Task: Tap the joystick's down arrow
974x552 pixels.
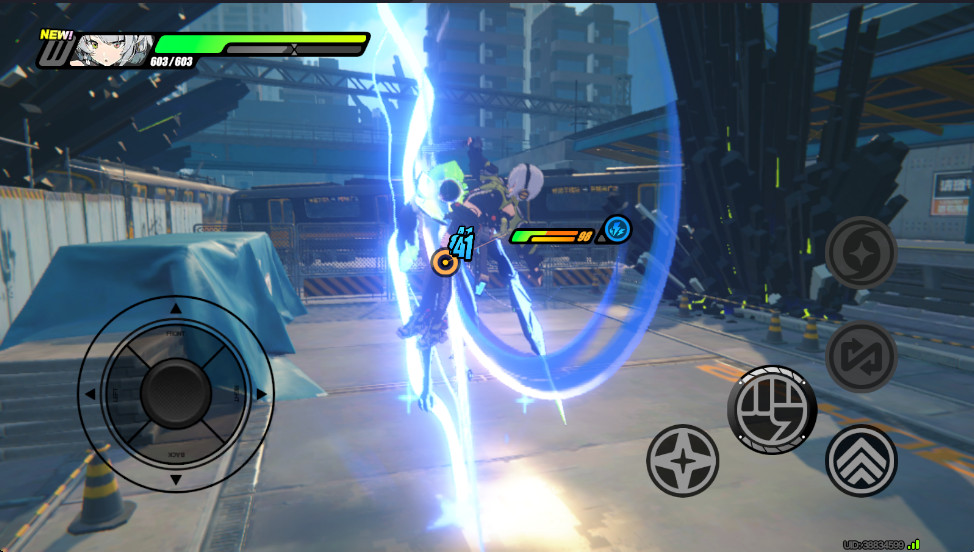Action: (x=176, y=481)
